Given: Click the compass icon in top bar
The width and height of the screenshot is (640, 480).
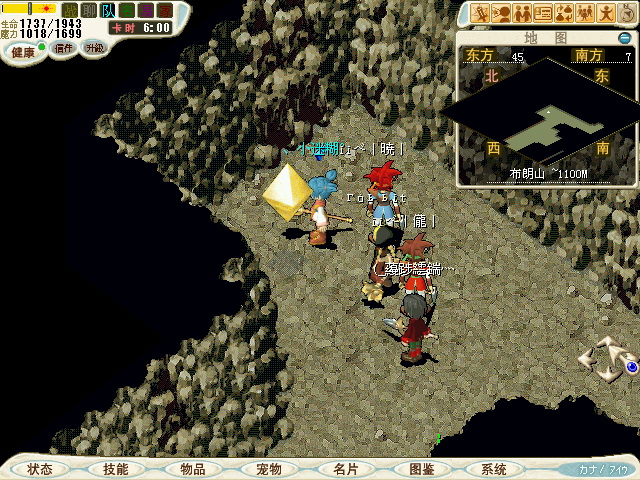Looking at the screenshot, I should 627,13.
